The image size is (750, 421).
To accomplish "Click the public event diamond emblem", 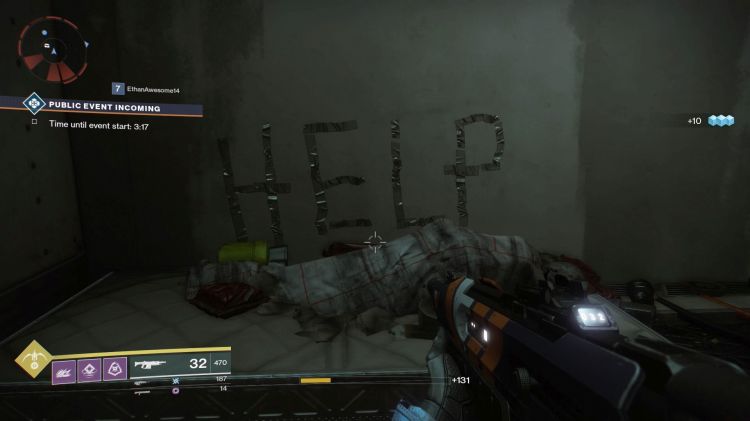I will coord(33,103).
